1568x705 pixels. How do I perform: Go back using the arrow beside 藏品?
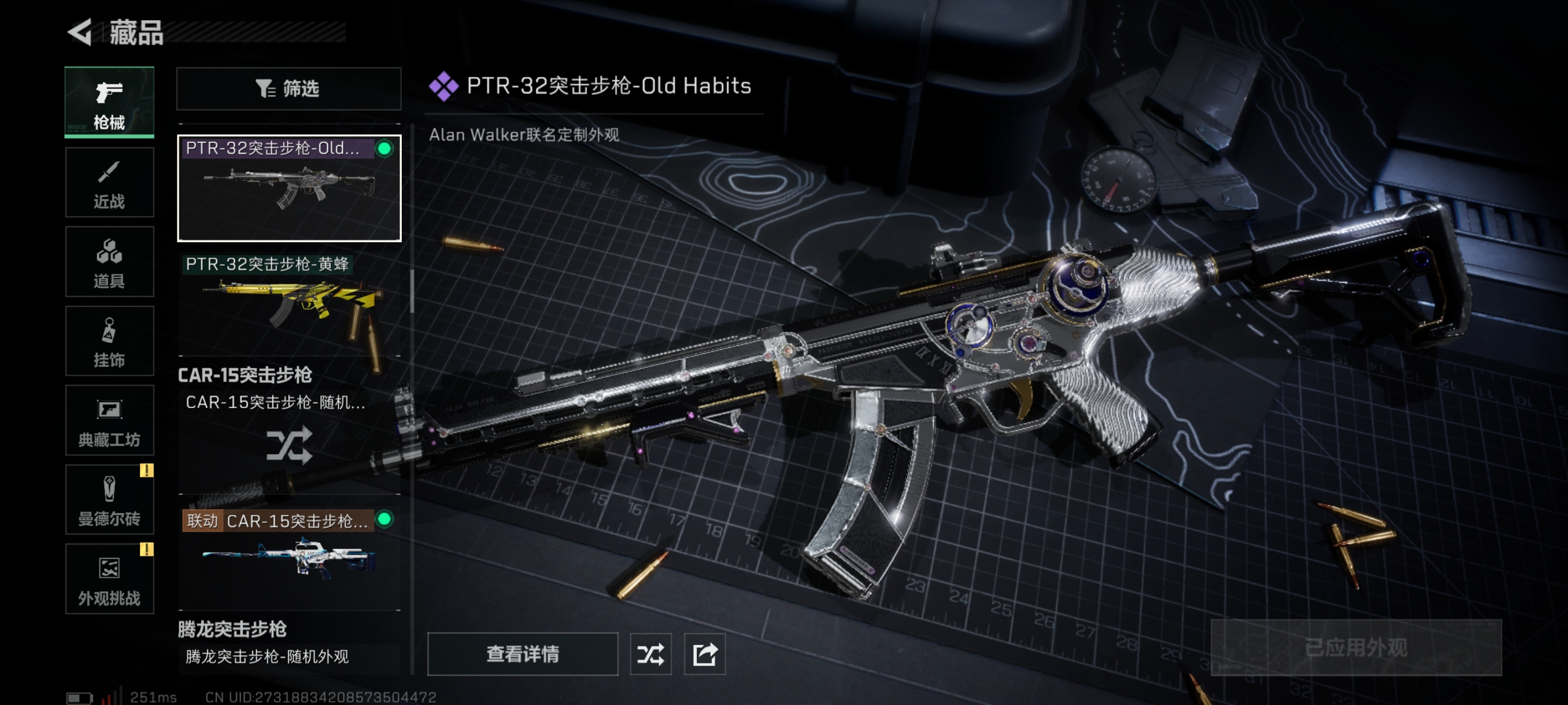[x=80, y=32]
